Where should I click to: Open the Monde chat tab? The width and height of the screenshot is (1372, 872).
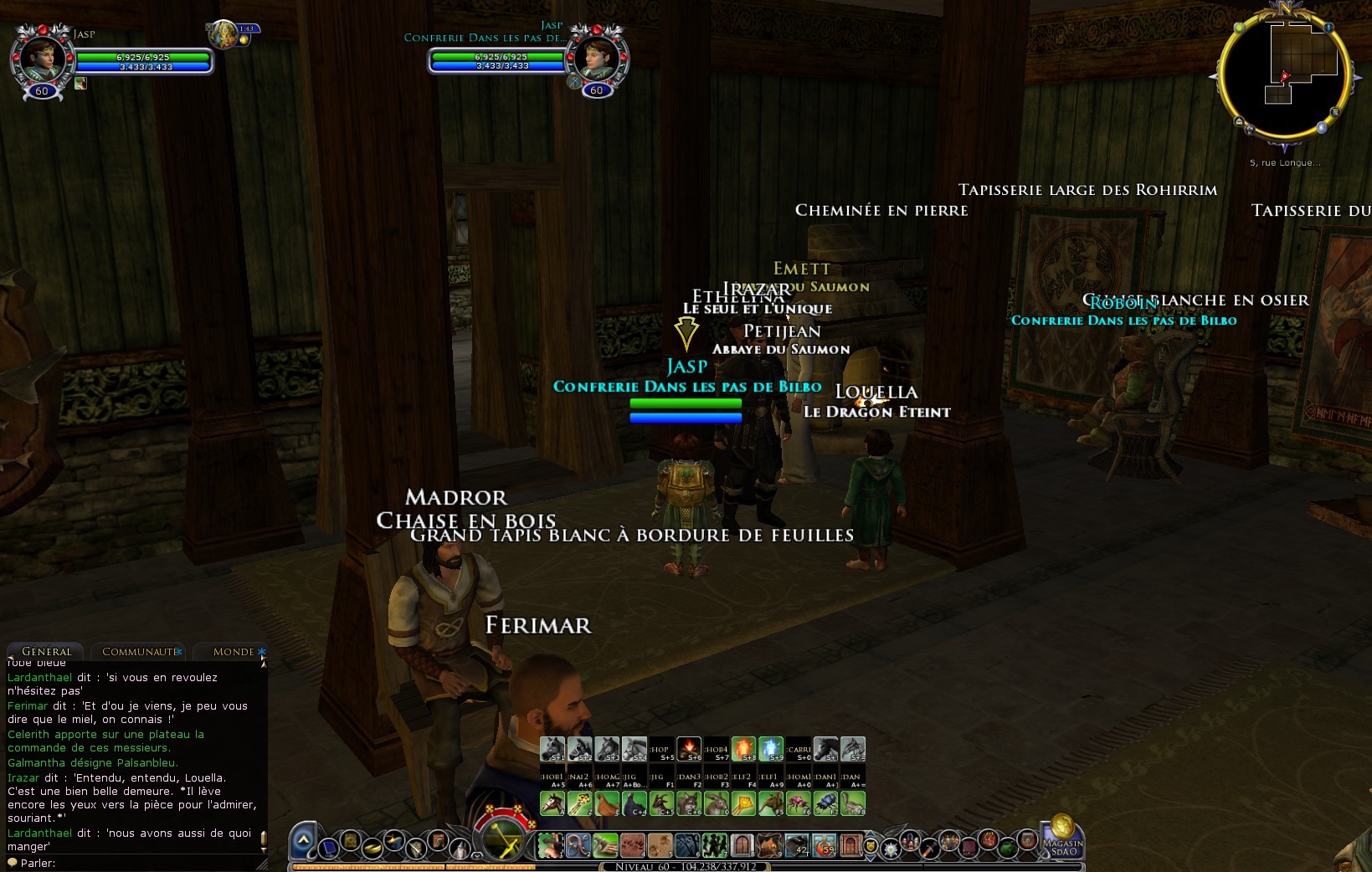tap(233, 652)
